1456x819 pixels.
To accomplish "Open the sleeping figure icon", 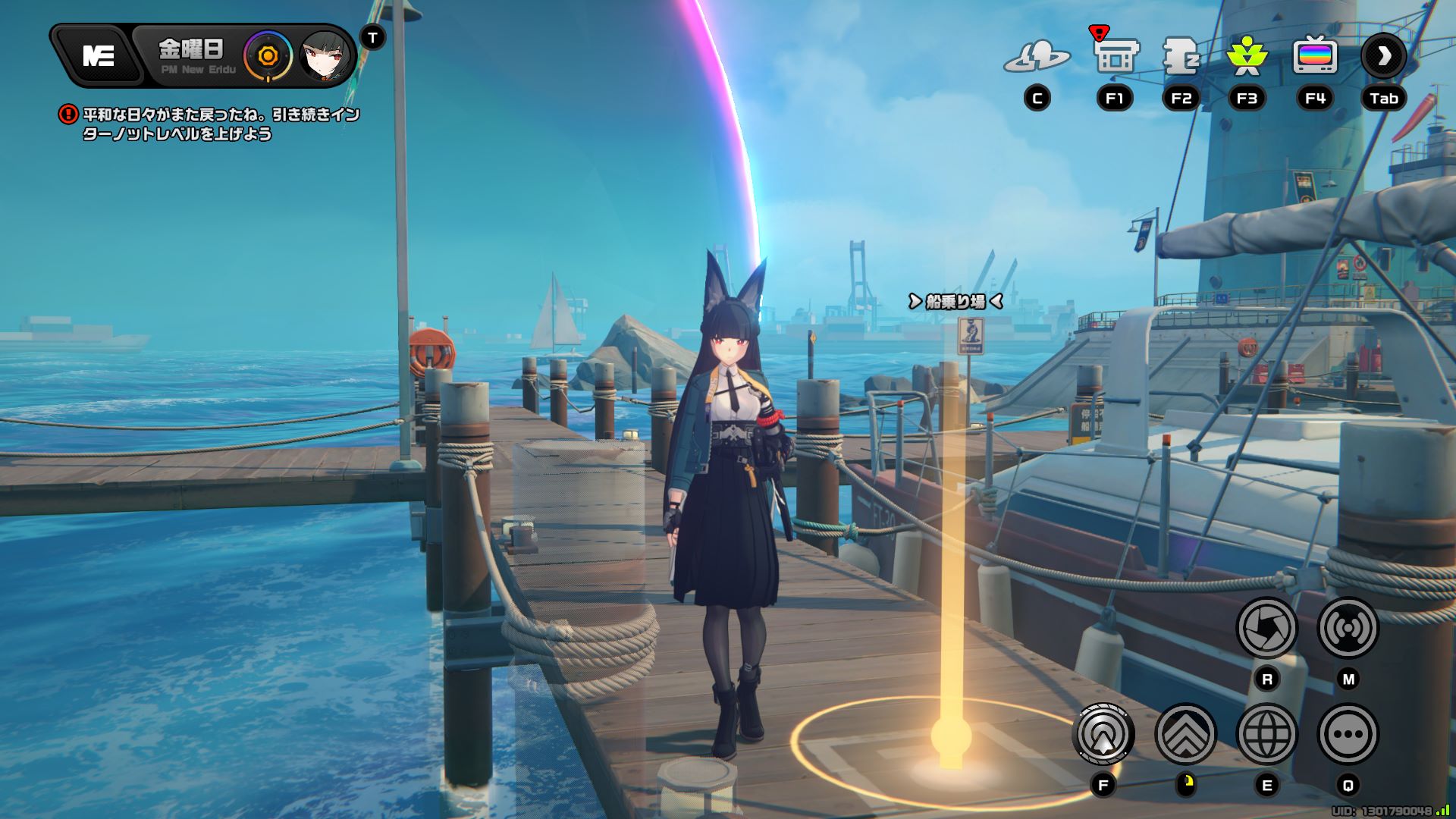I will tap(1181, 56).
